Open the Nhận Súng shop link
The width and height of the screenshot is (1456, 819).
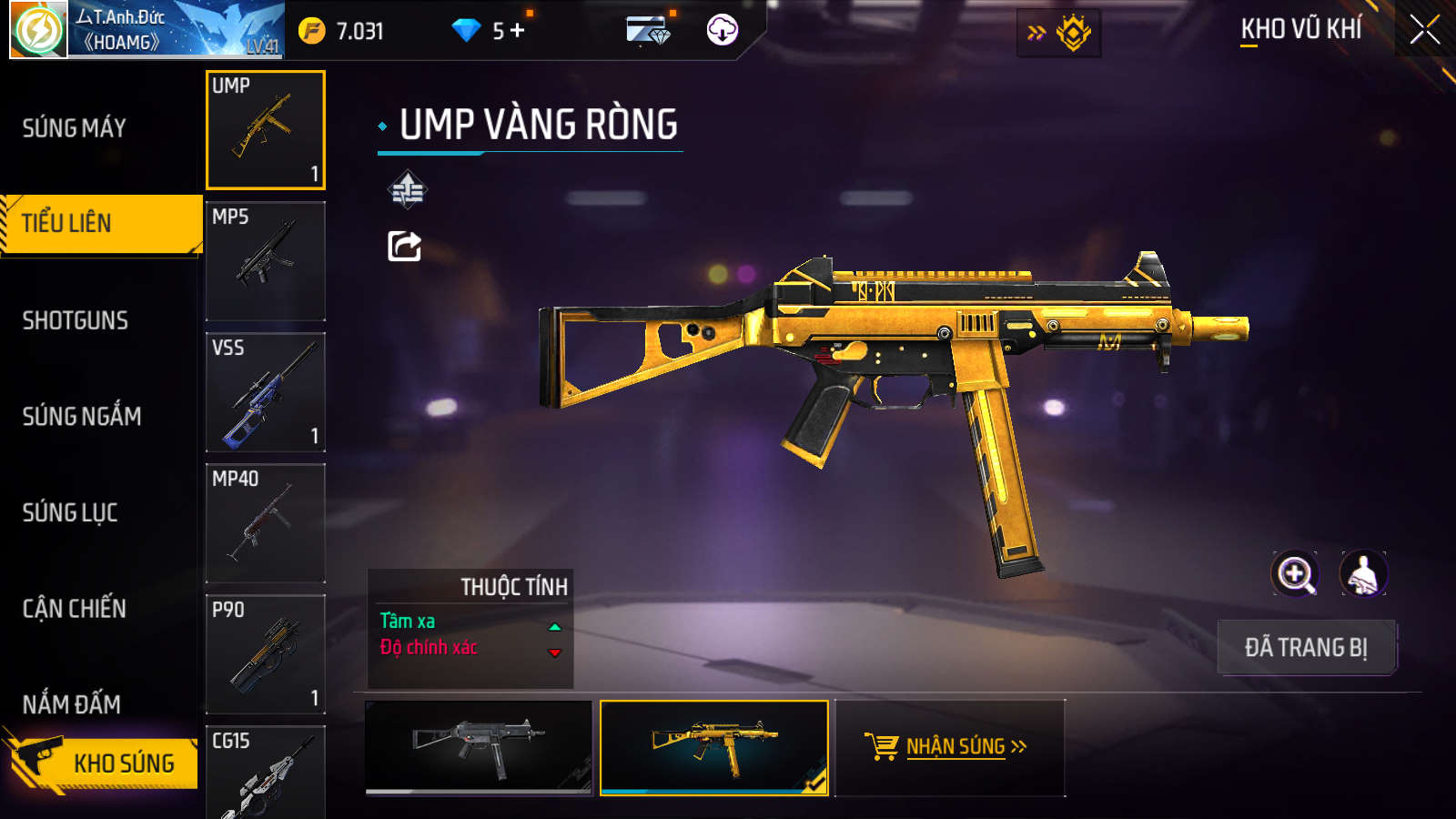click(950, 747)
